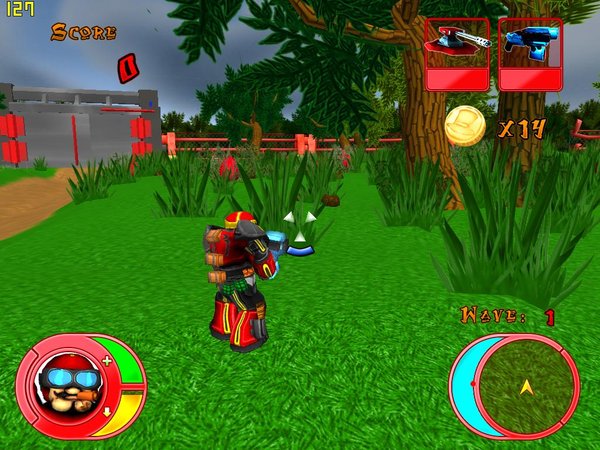
Task: Select the red cannon weapon slot
Action: point(457,53)
